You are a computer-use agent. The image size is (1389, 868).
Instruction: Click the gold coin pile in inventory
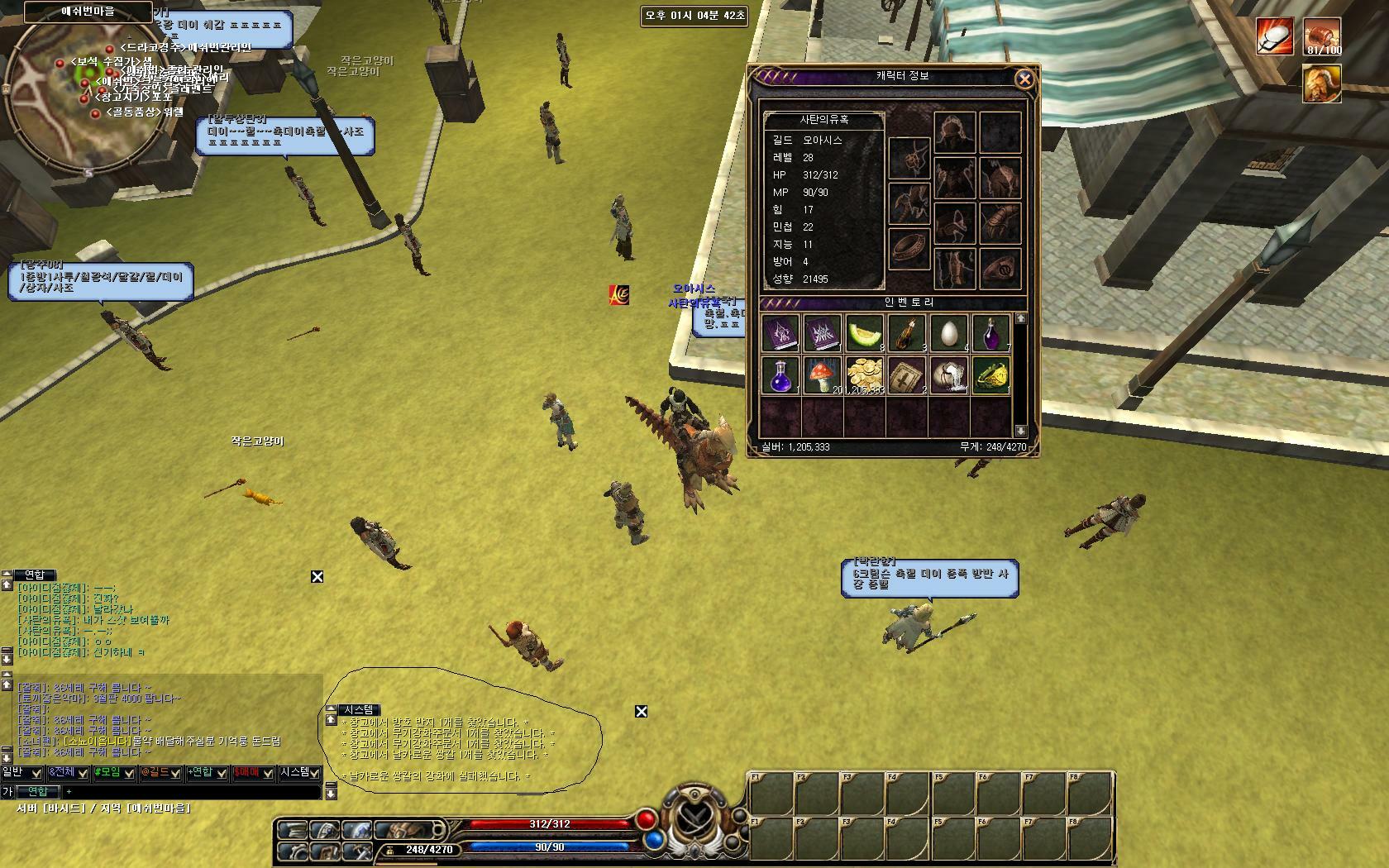pyautogui.click(x=865, y=375)
